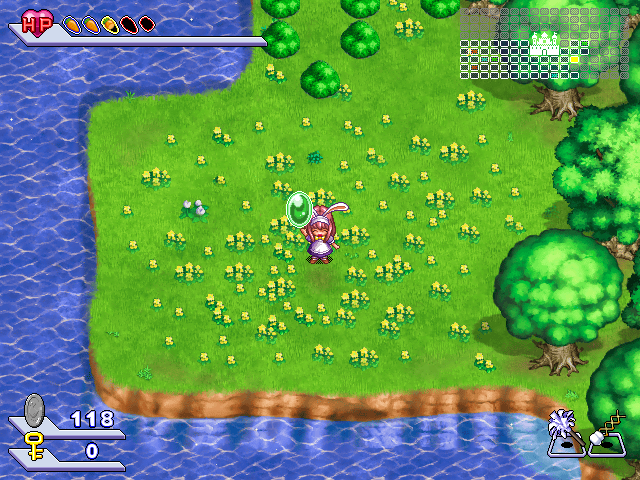
Task: Click the gold key icon
Action: [35, 445]
